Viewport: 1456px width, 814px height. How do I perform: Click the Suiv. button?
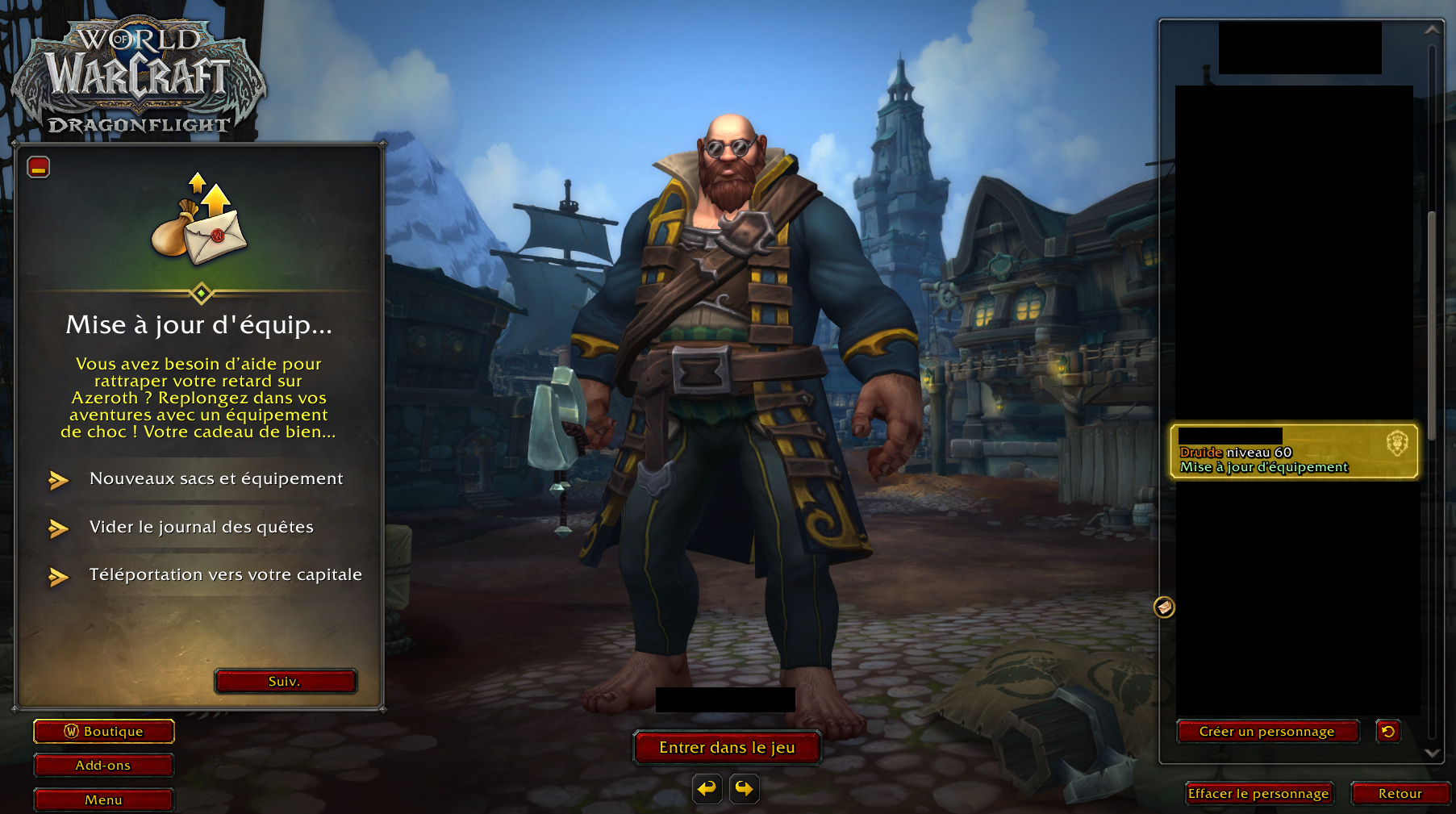(285, 682)
